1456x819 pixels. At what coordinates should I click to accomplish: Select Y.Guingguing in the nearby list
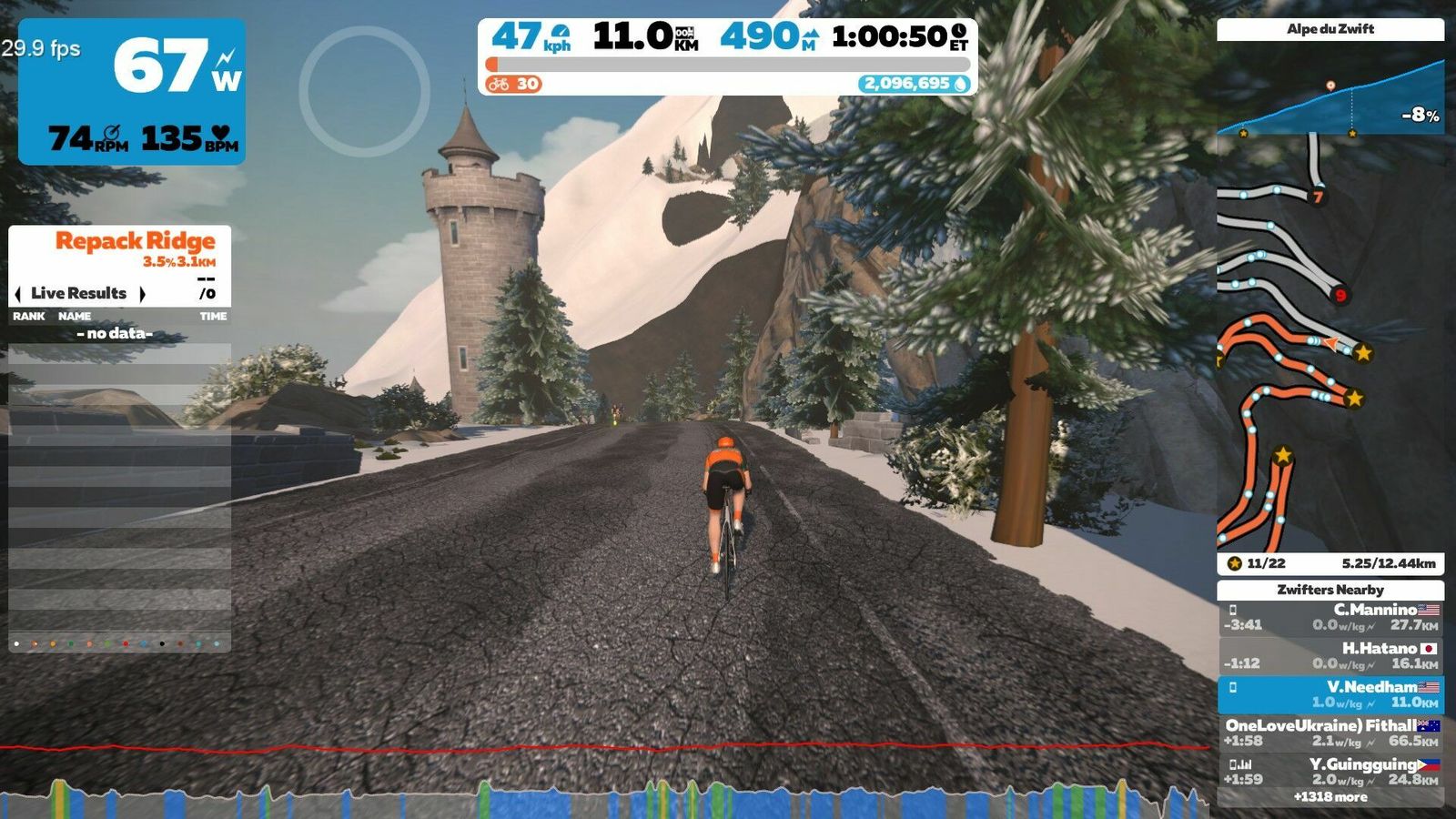(x=1330, y=772)
